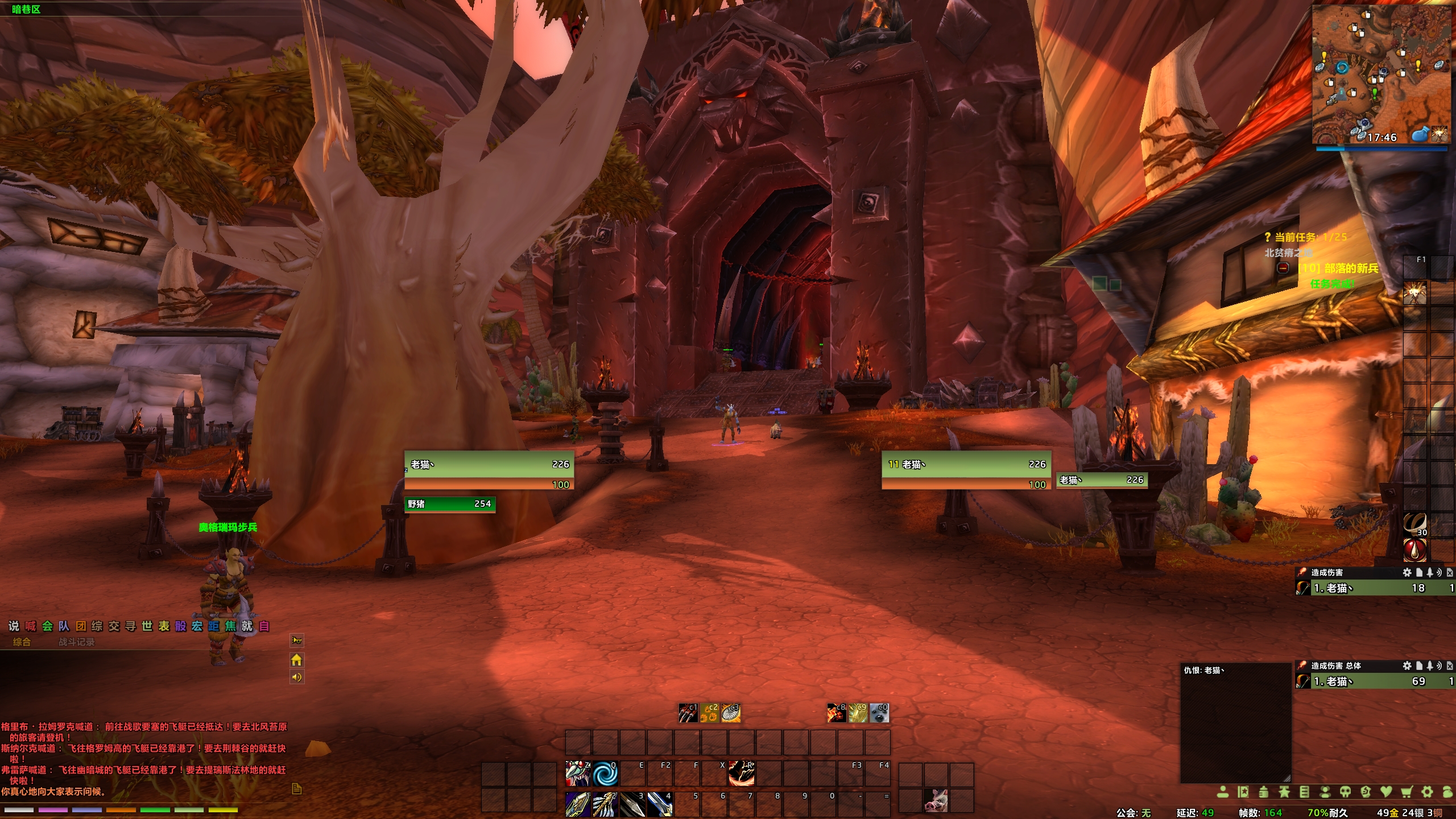
Task: Click the 队 party channel button
Action: pyautogui.click(x=64, y=626)
